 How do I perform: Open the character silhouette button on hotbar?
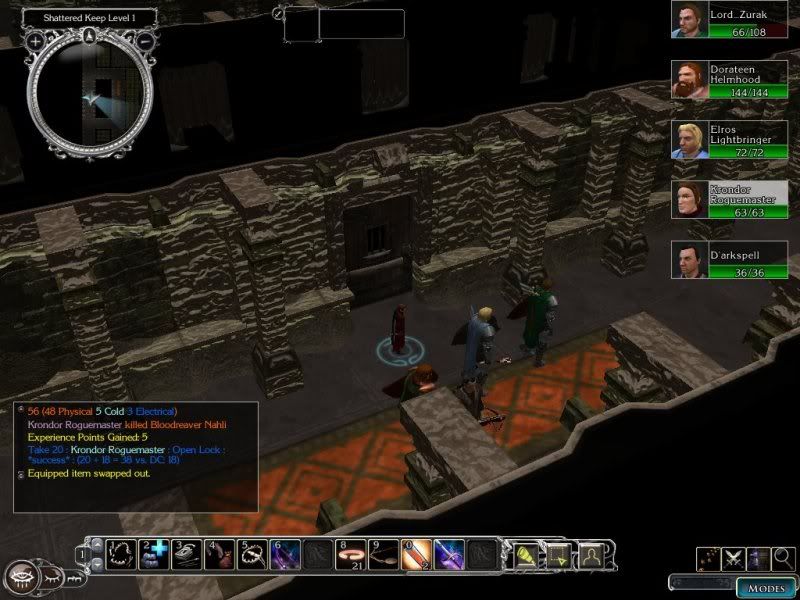[591, 553]
